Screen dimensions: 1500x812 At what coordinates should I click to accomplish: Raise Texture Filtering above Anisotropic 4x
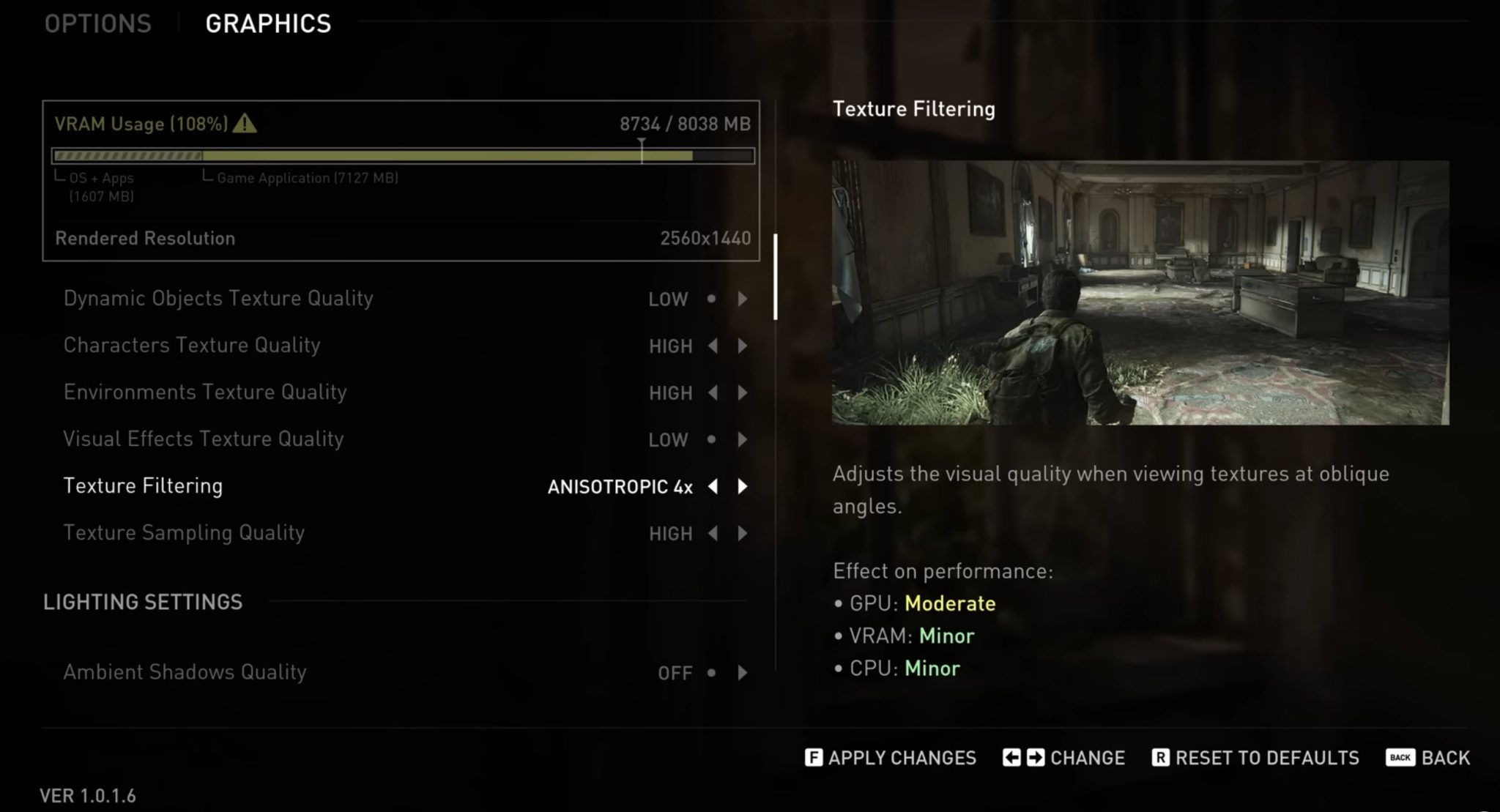click(x=742, y=486)
